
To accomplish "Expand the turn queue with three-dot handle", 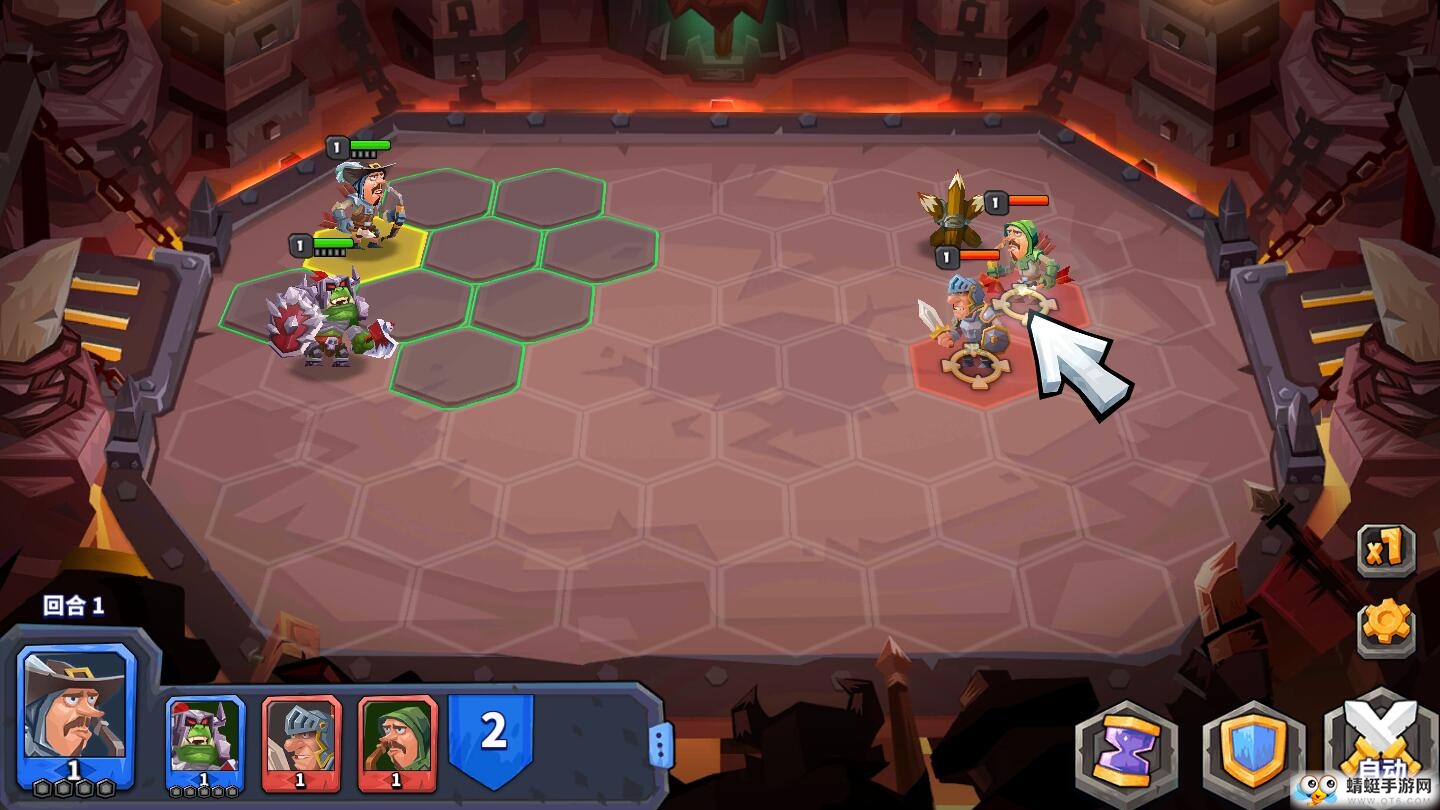I will point(659,745).
